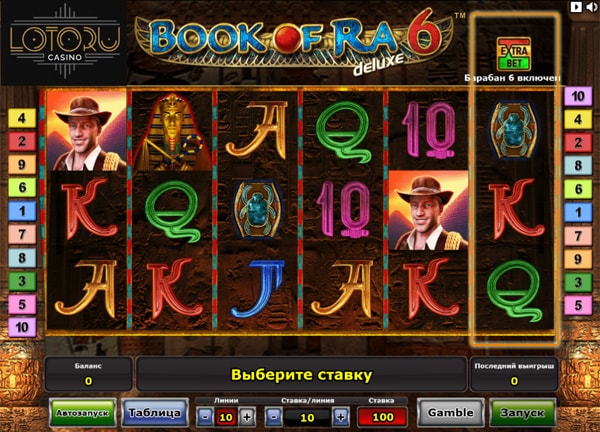Click the white play arrow icon
The height and width of the screenshot is (432, 600).
point(576,7)
